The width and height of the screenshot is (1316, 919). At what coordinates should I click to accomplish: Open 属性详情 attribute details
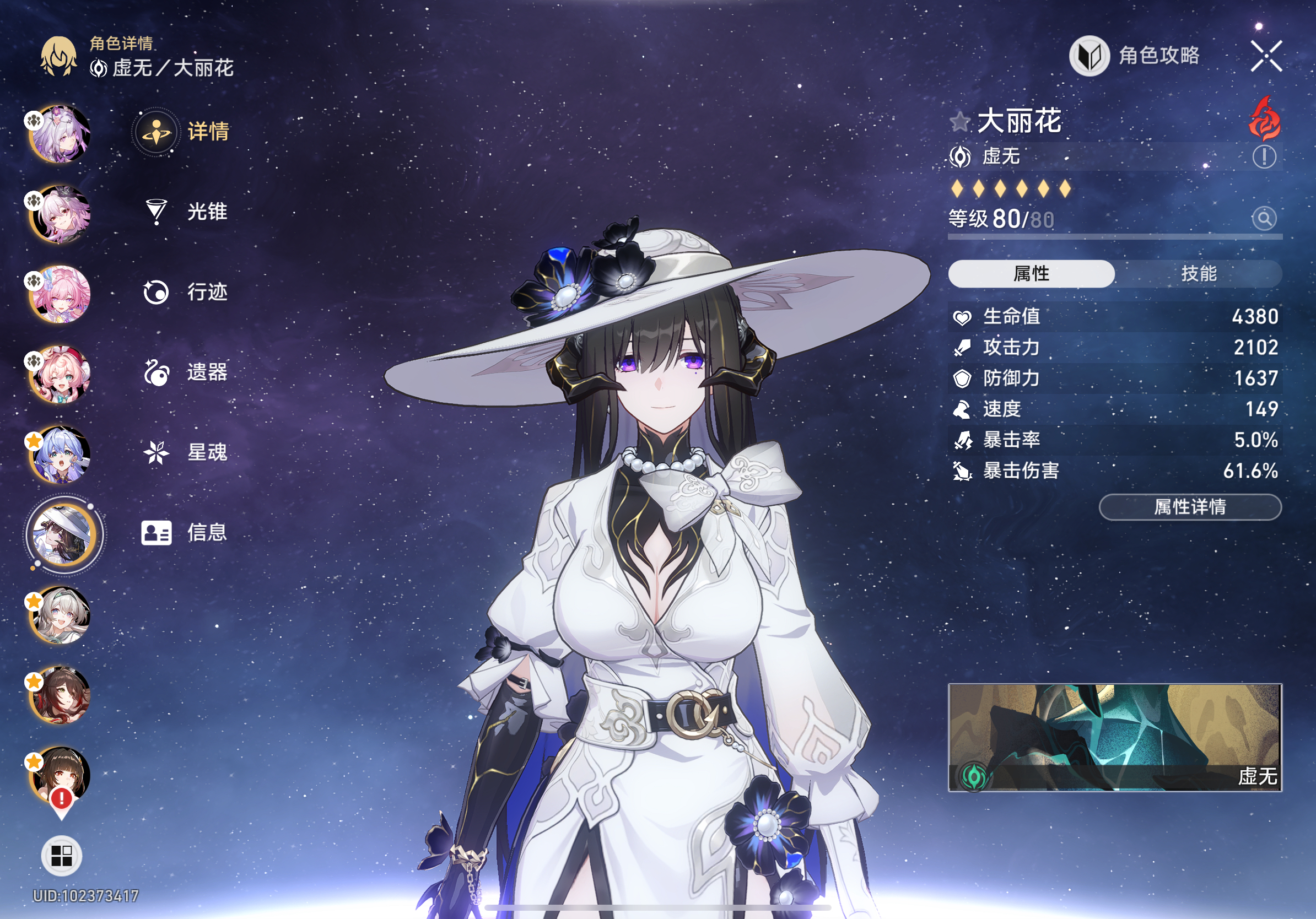1190,507
